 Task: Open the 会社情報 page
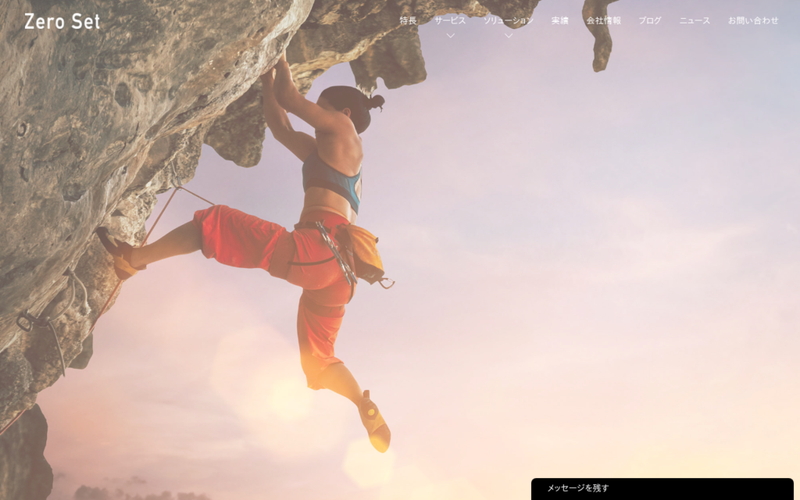603,20
